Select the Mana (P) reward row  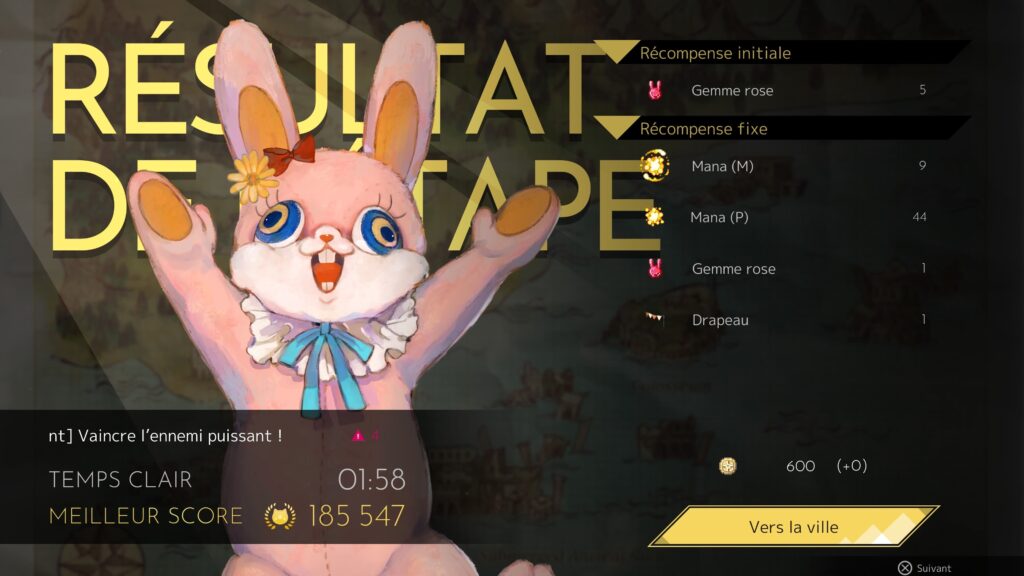787,217
